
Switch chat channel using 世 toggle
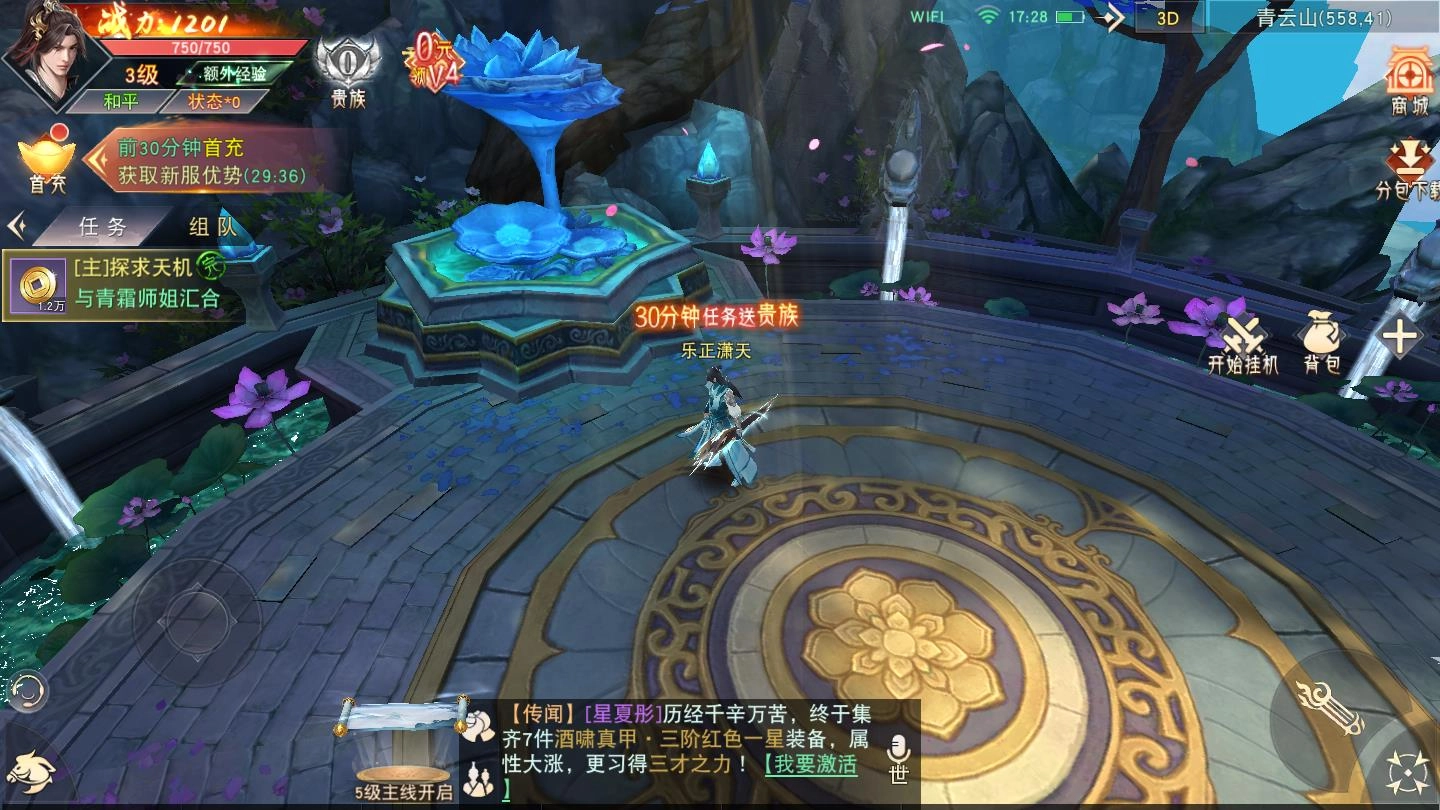(x=898, y=775)
